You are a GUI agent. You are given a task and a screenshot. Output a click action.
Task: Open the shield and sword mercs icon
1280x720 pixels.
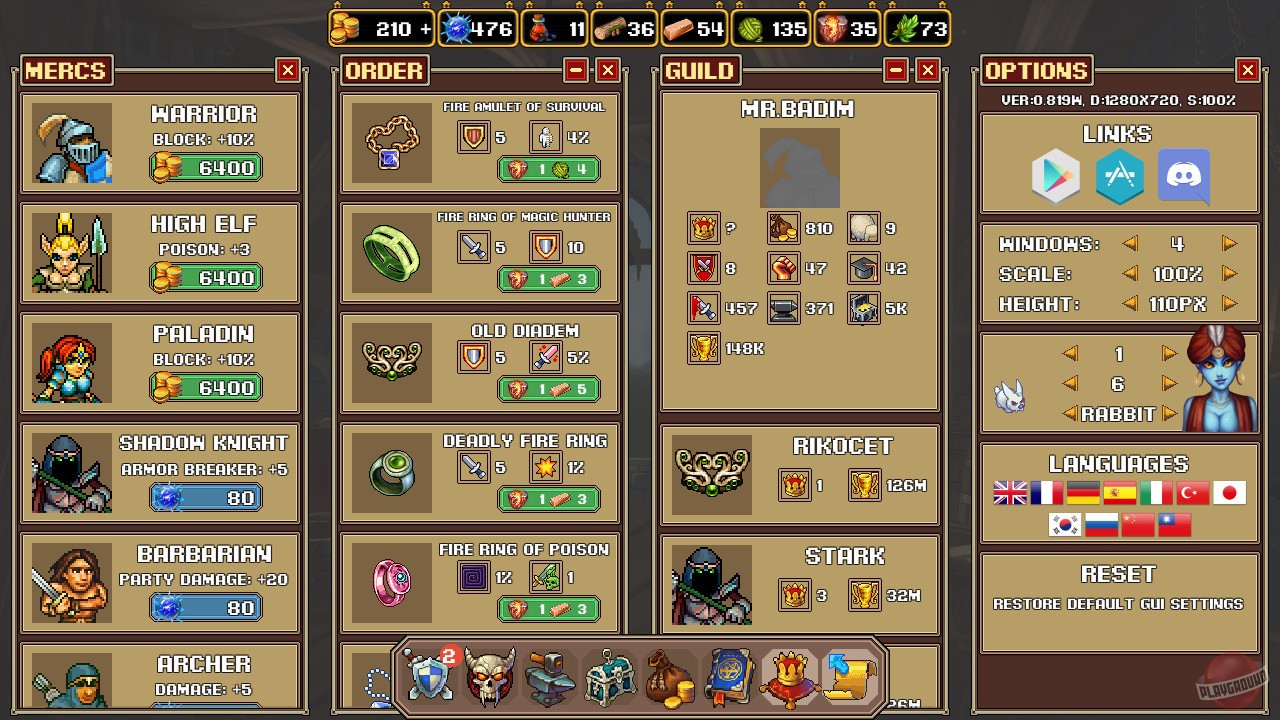428,677
